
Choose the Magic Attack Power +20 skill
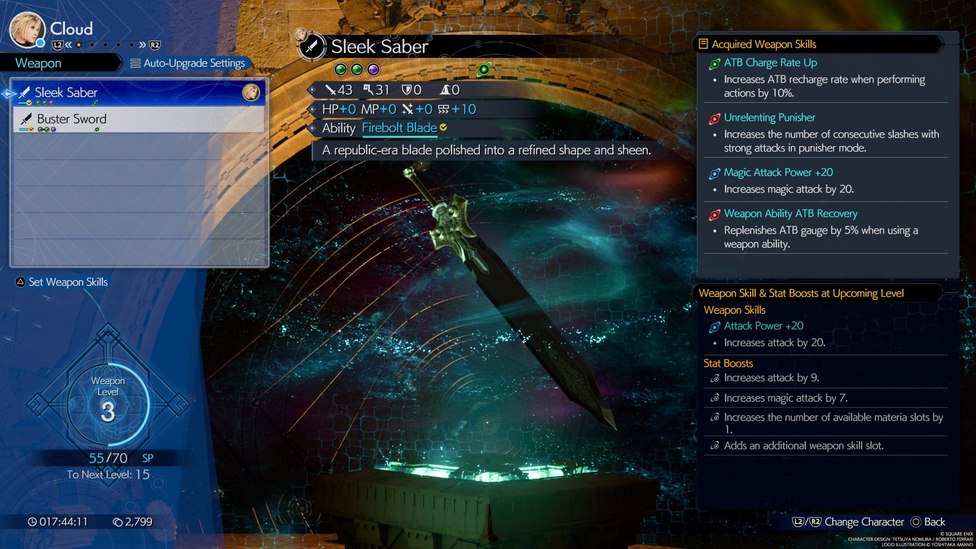778,173
